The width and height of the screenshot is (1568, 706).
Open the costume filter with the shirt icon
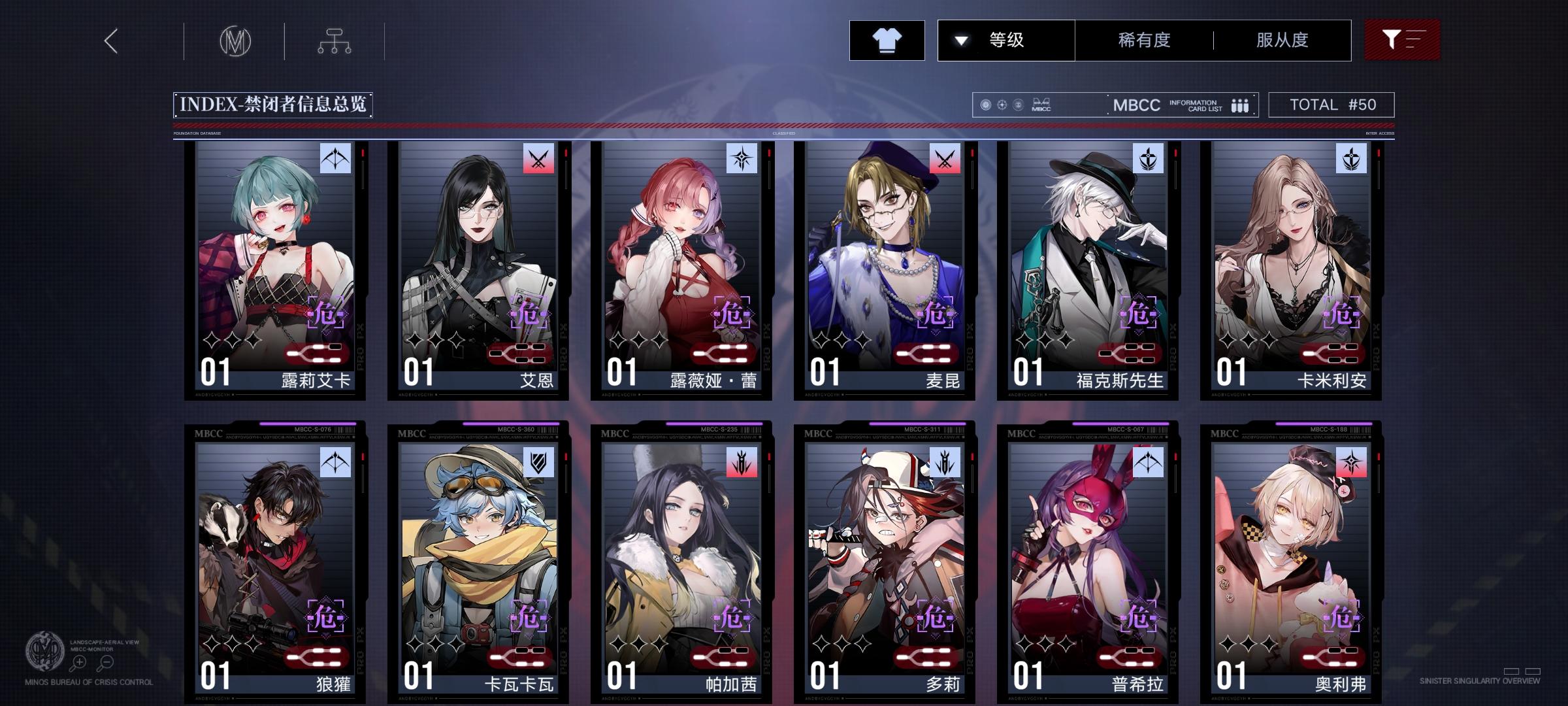point(887,39)
